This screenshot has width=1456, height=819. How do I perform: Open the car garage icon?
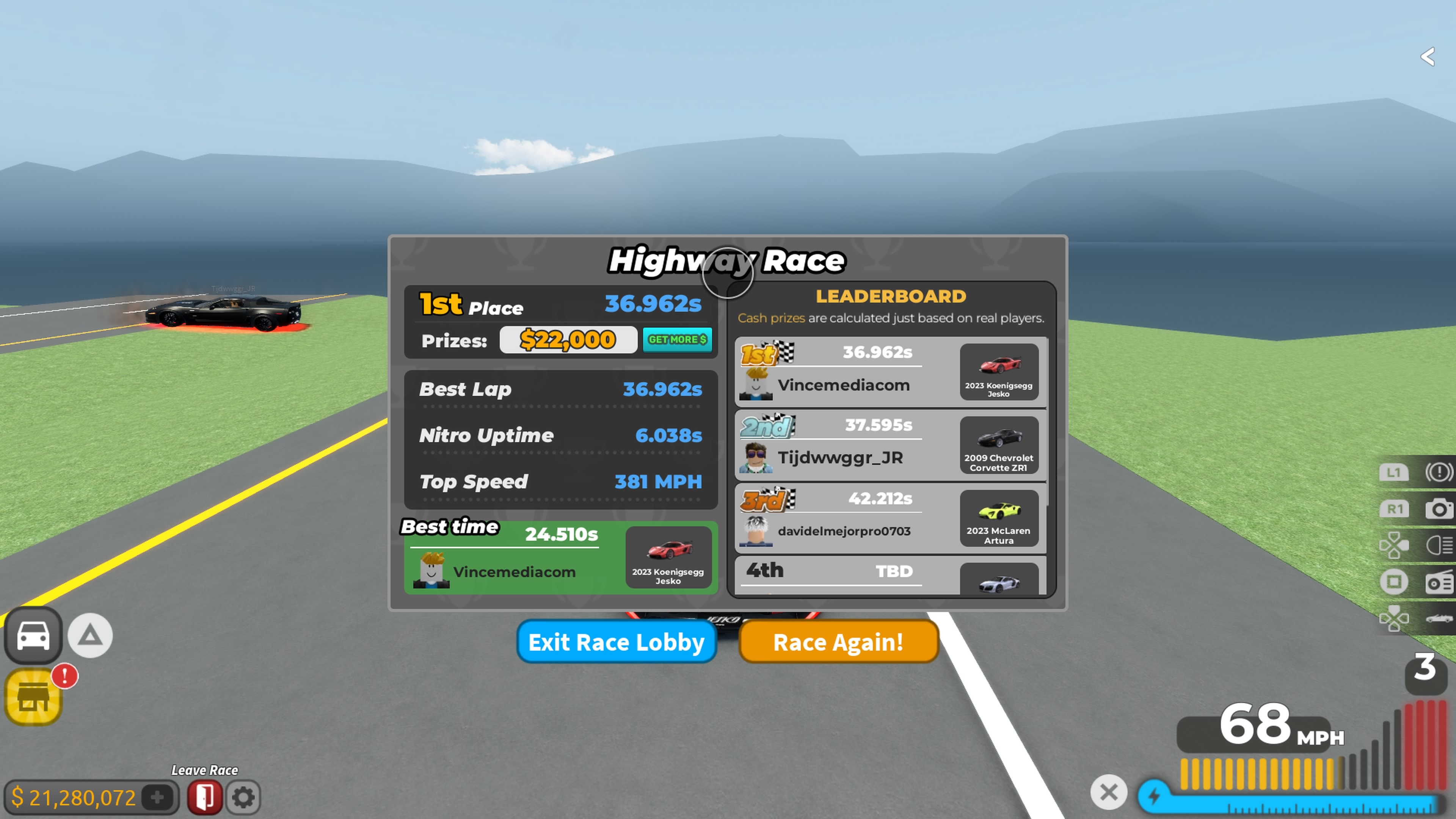33,635
